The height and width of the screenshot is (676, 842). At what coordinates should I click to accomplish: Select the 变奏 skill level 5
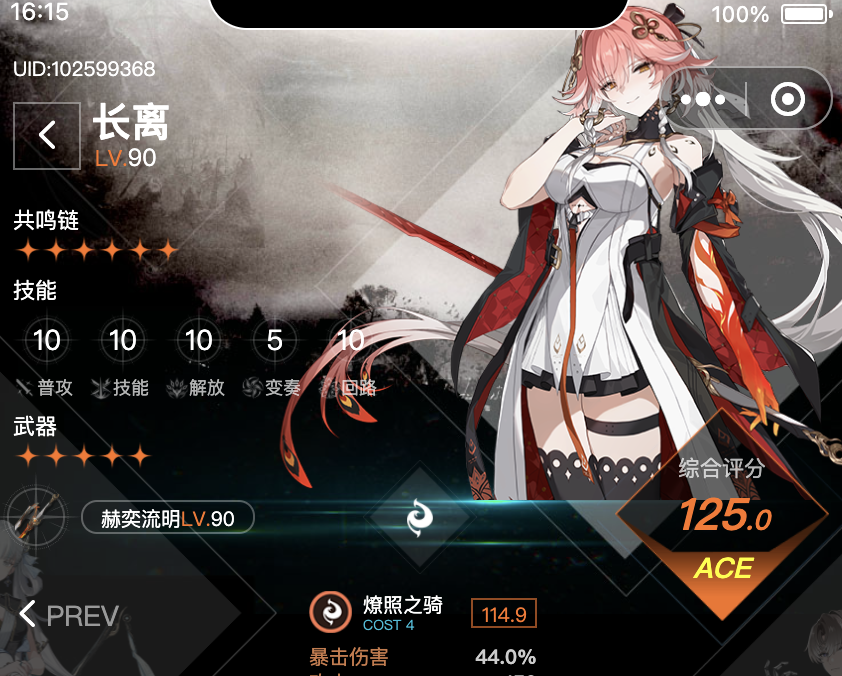point(275,341)
